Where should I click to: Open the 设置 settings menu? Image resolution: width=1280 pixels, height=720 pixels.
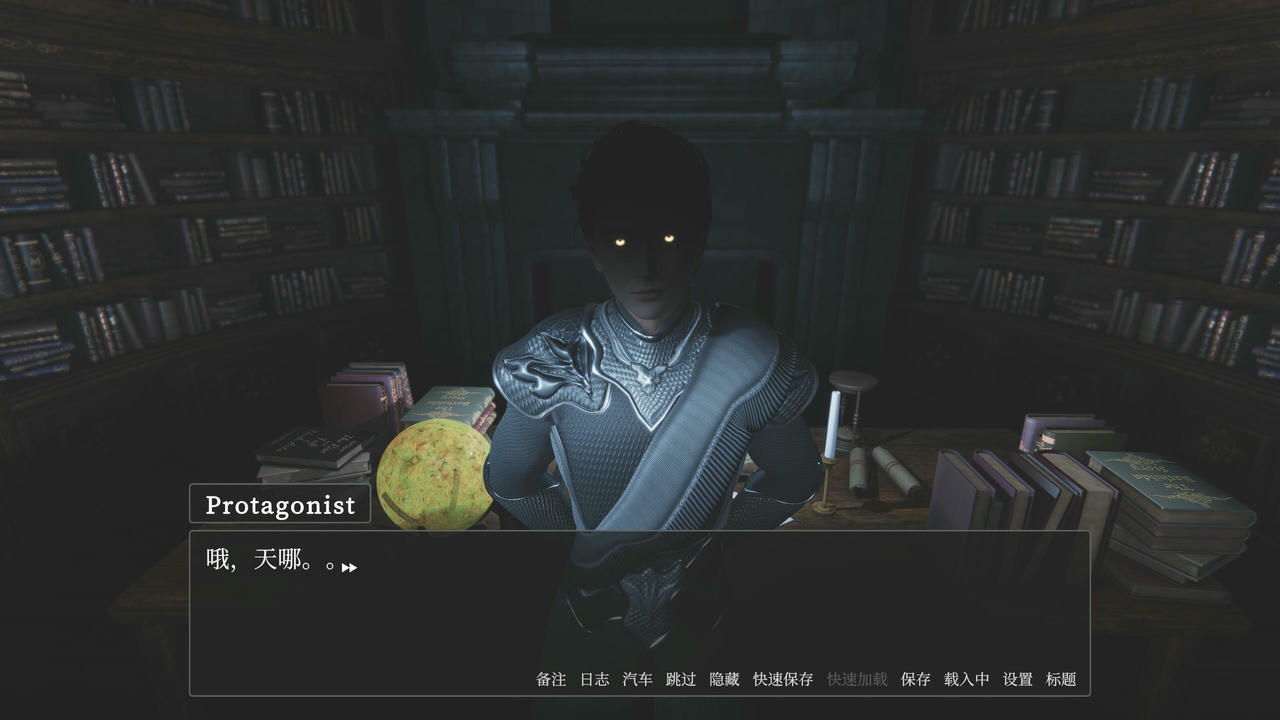1017,678
